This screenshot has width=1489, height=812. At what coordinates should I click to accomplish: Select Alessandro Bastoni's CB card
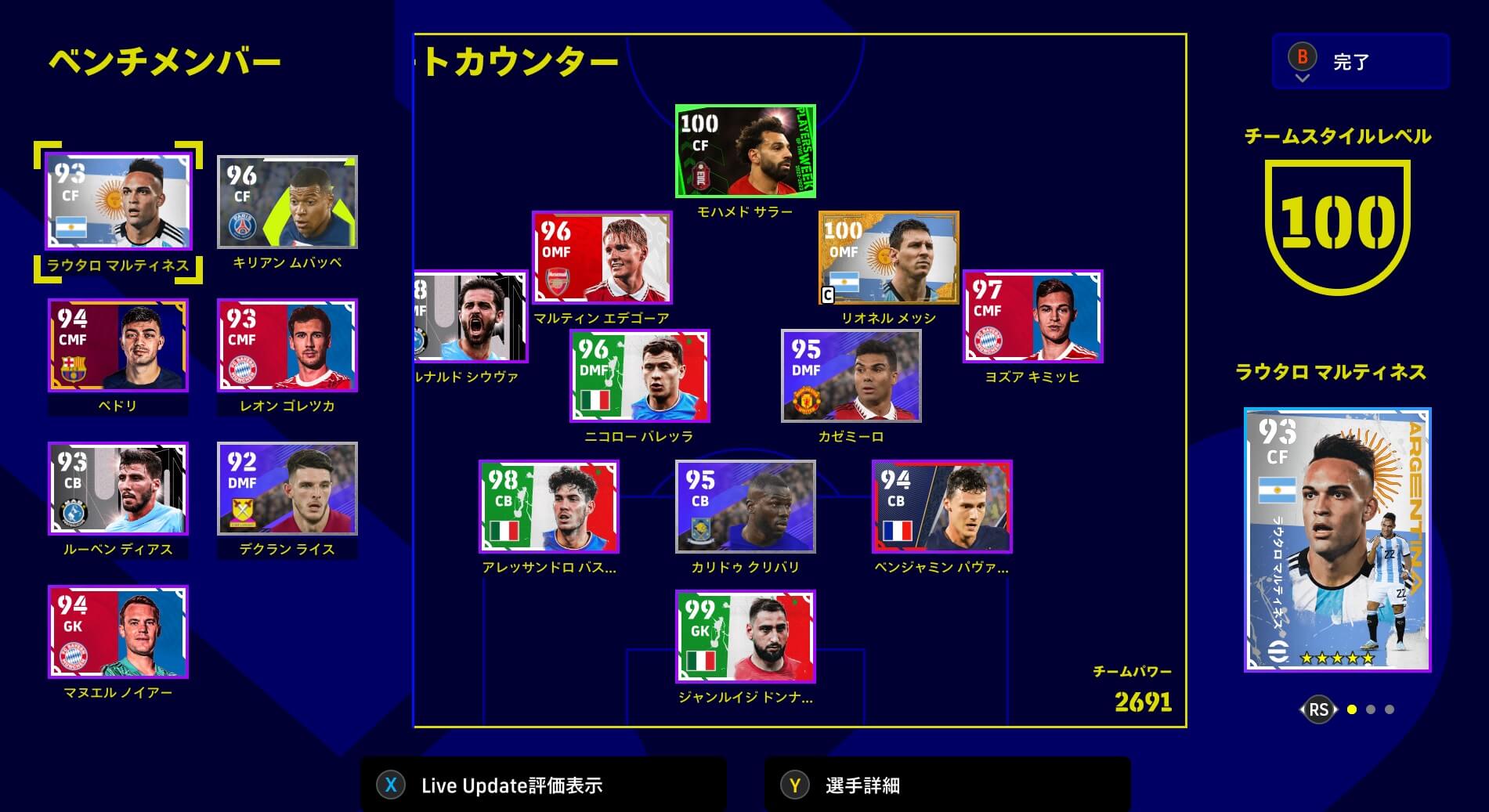pos(548,507)
